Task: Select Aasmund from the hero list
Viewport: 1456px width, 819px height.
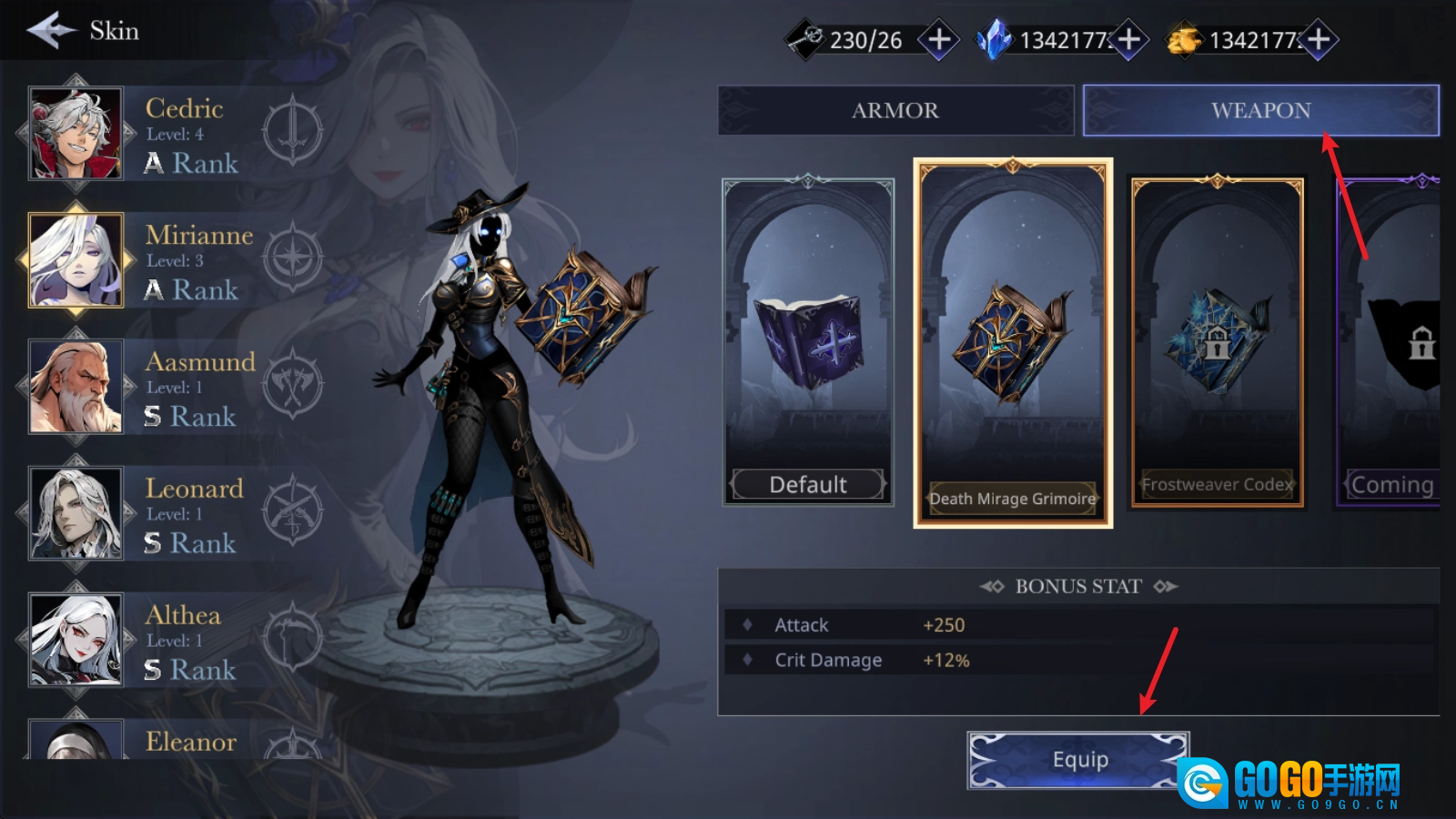Action: pos(76,387)
